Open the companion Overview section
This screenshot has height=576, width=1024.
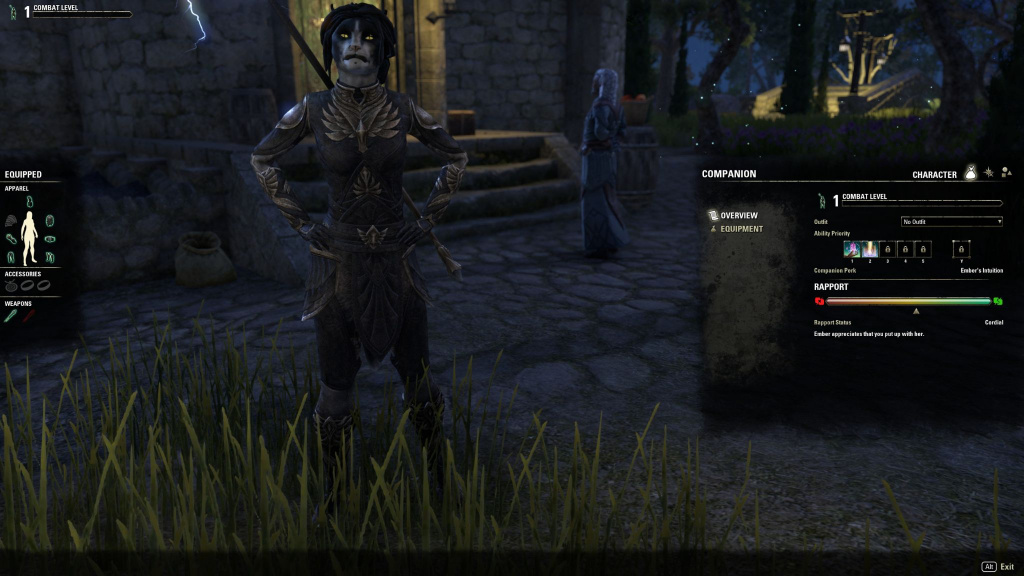tap(738, 215)
